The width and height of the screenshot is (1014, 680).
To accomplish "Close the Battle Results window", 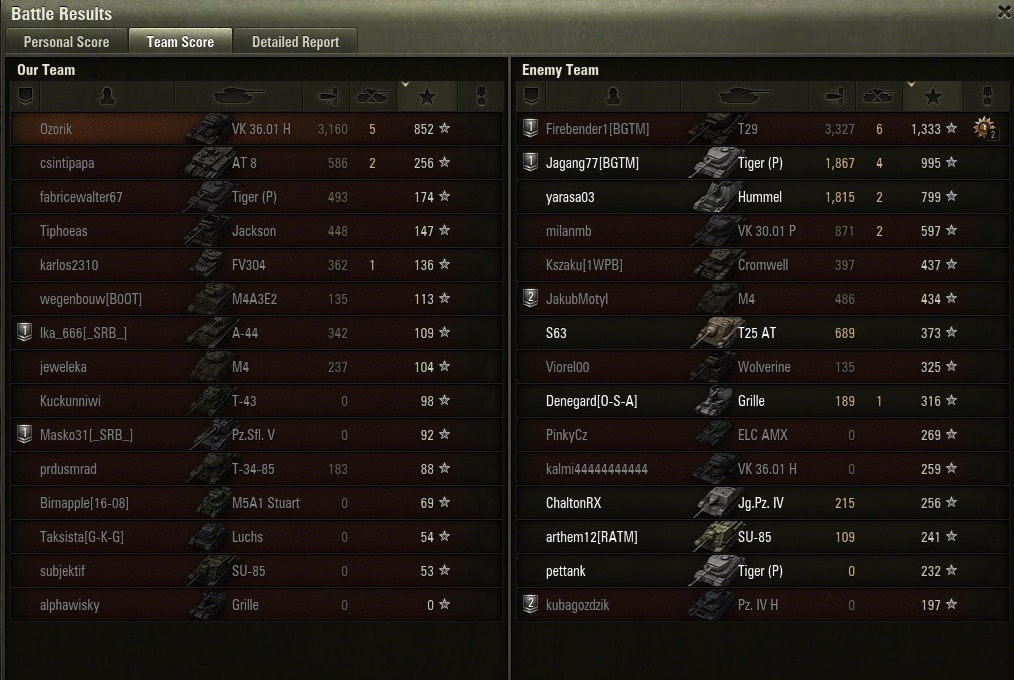I will [1004, 12].
